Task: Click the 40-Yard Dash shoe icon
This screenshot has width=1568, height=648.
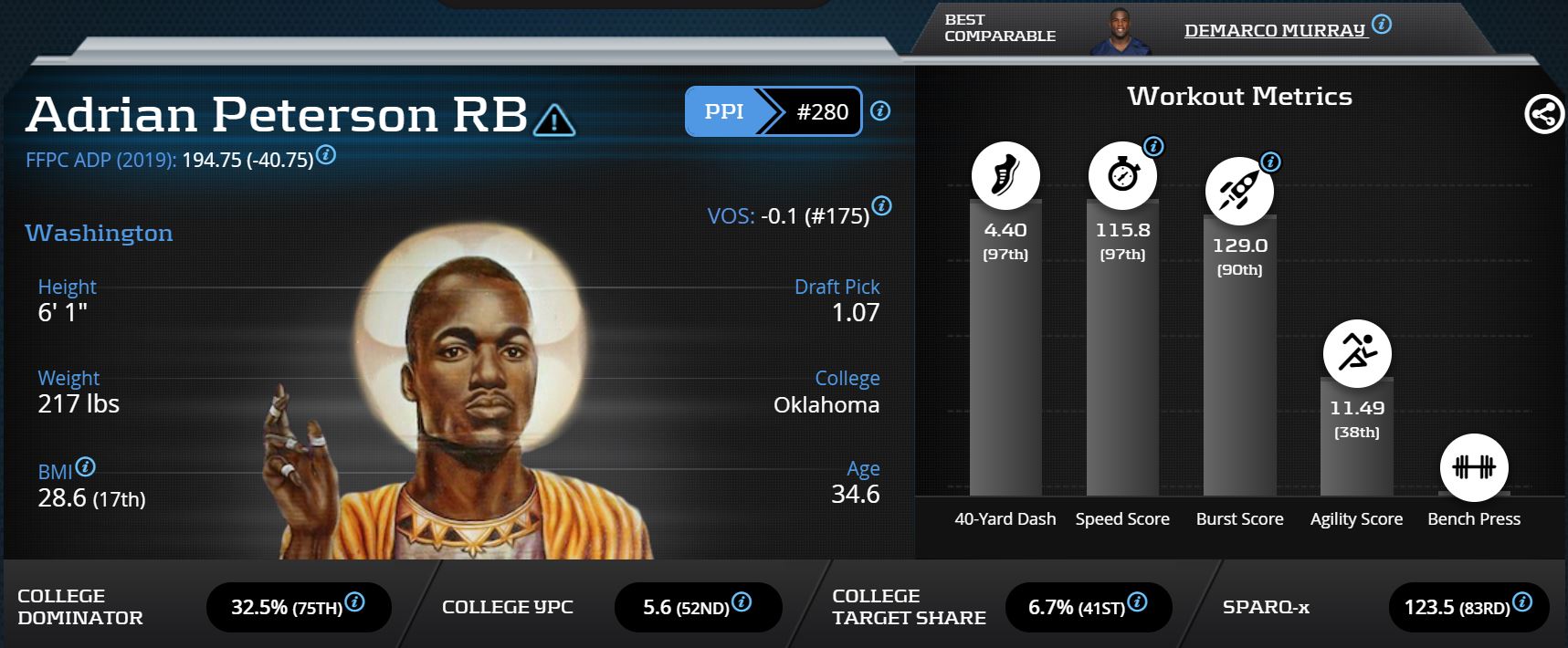Action: tap(1005, 175)
